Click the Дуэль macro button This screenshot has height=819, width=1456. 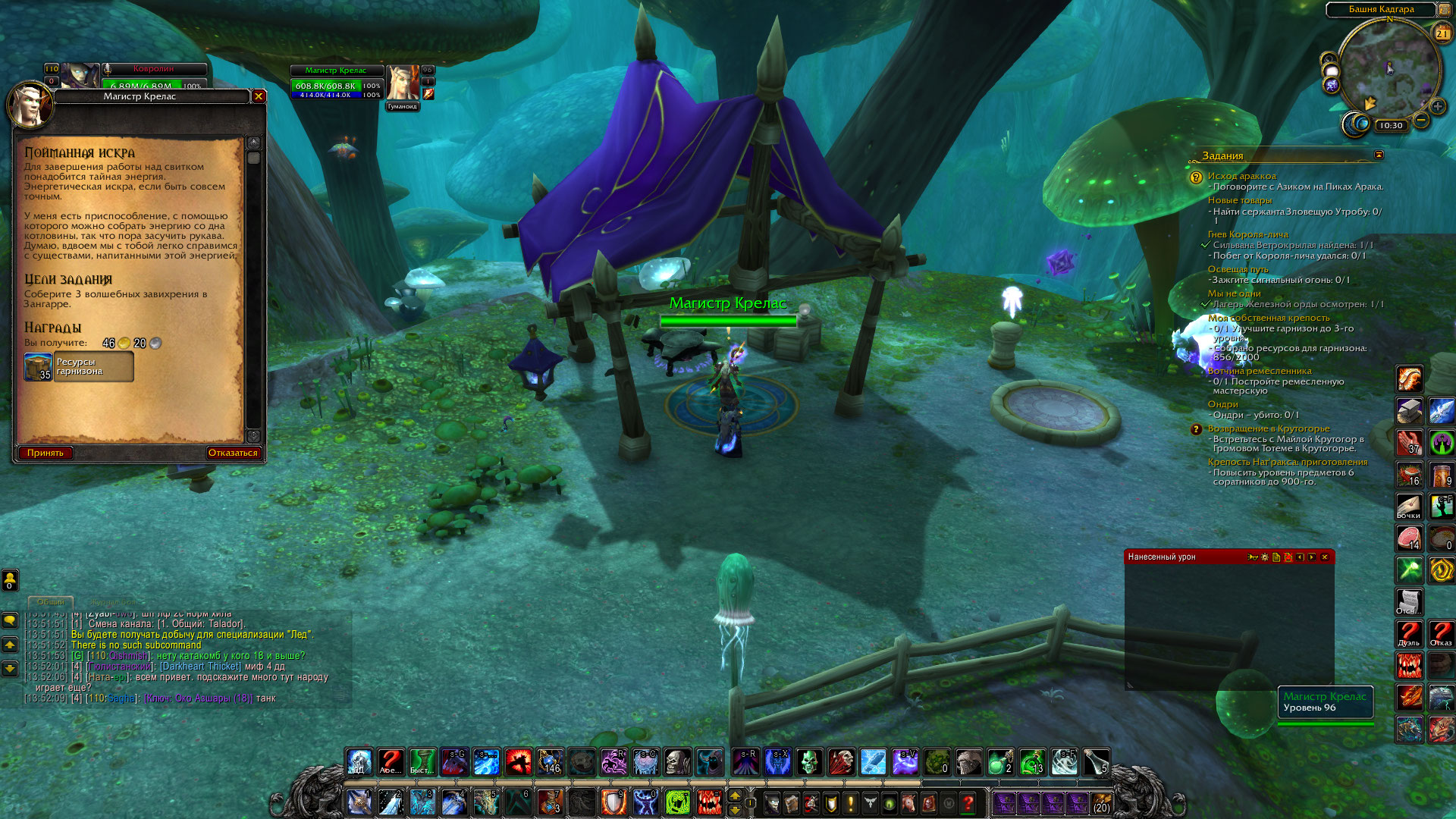click(x=1409, y=634)
